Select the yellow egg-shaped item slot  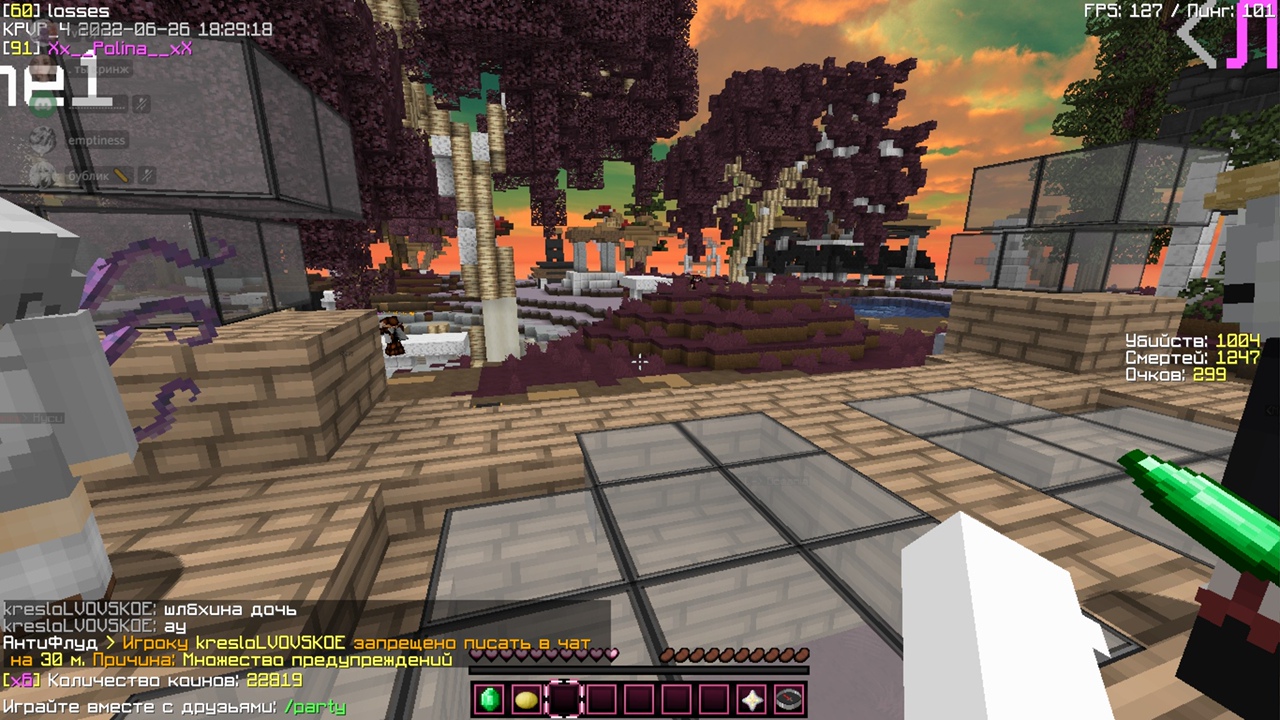click(527, 699)
